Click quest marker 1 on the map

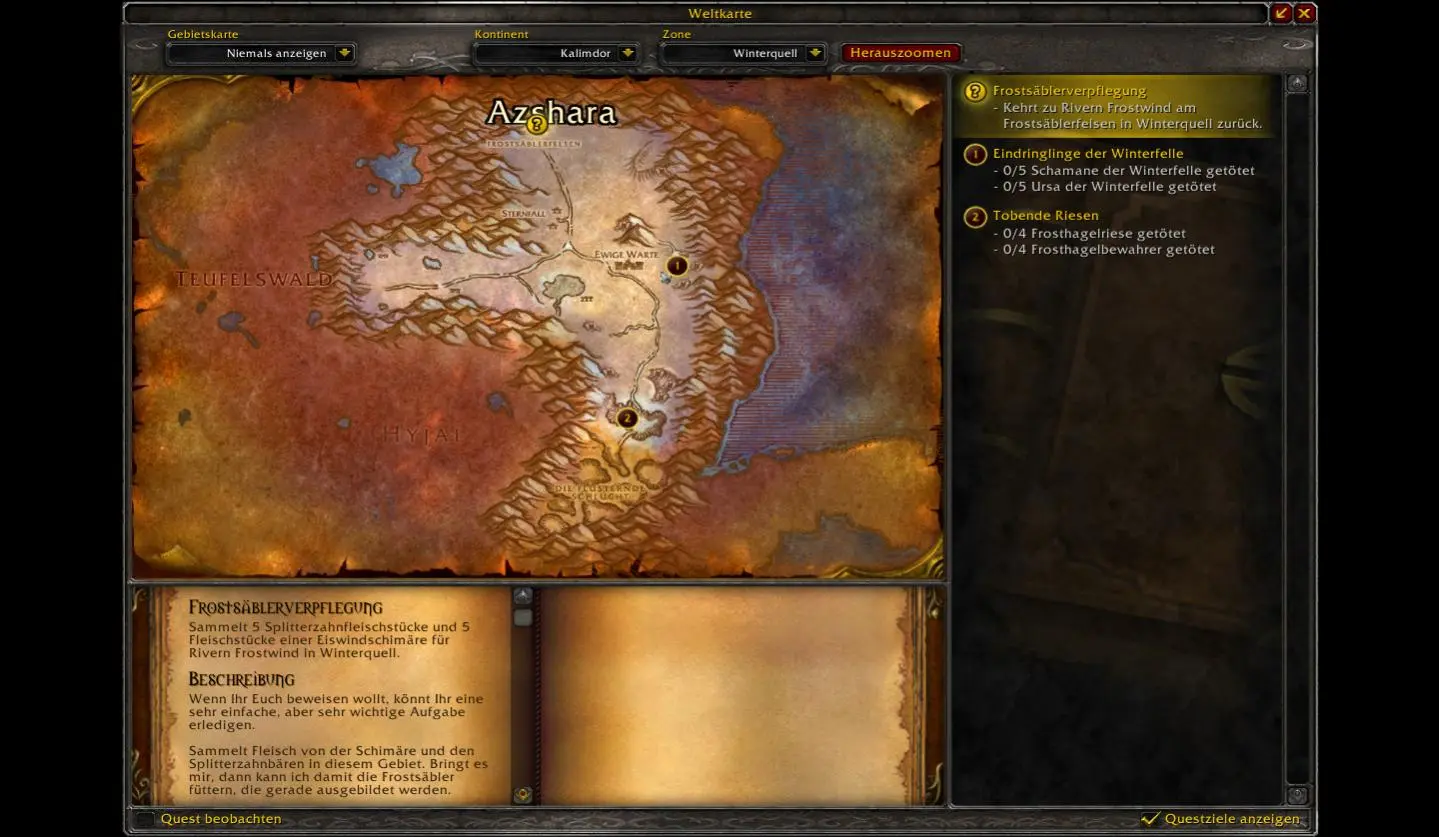click(677, 266)
